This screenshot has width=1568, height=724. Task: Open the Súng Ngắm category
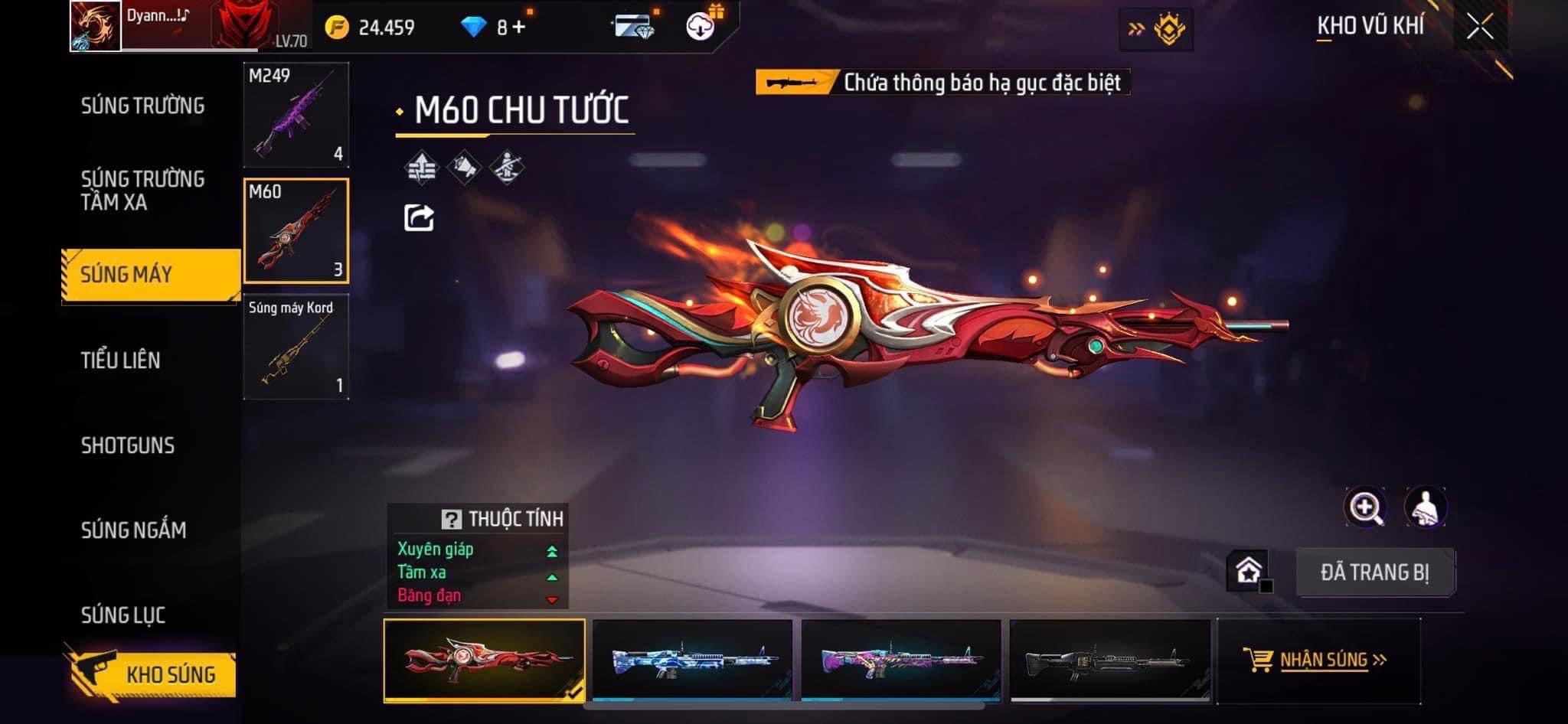pos(133,530)
